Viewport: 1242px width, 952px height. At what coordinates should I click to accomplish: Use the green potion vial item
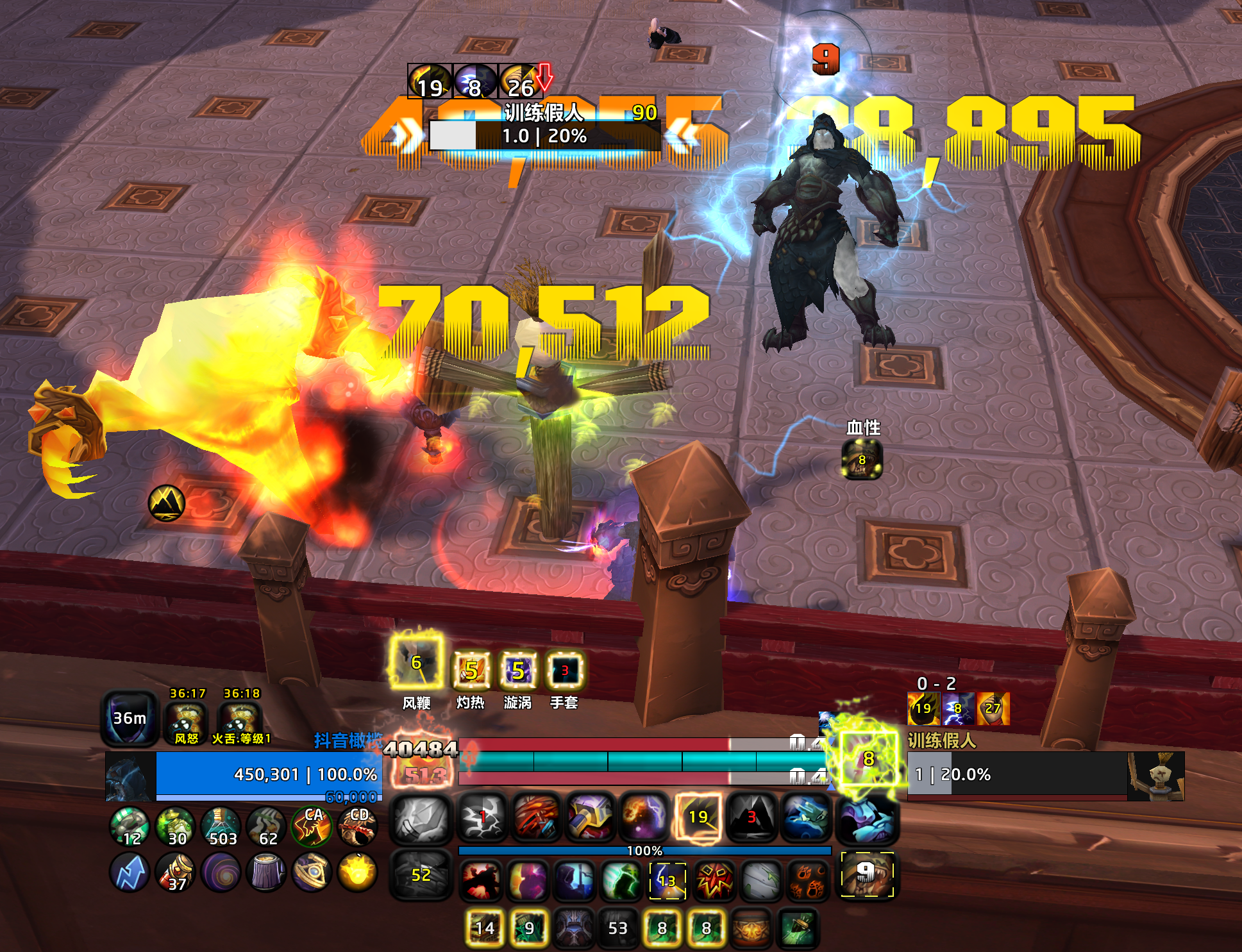[x=220, y=826]
